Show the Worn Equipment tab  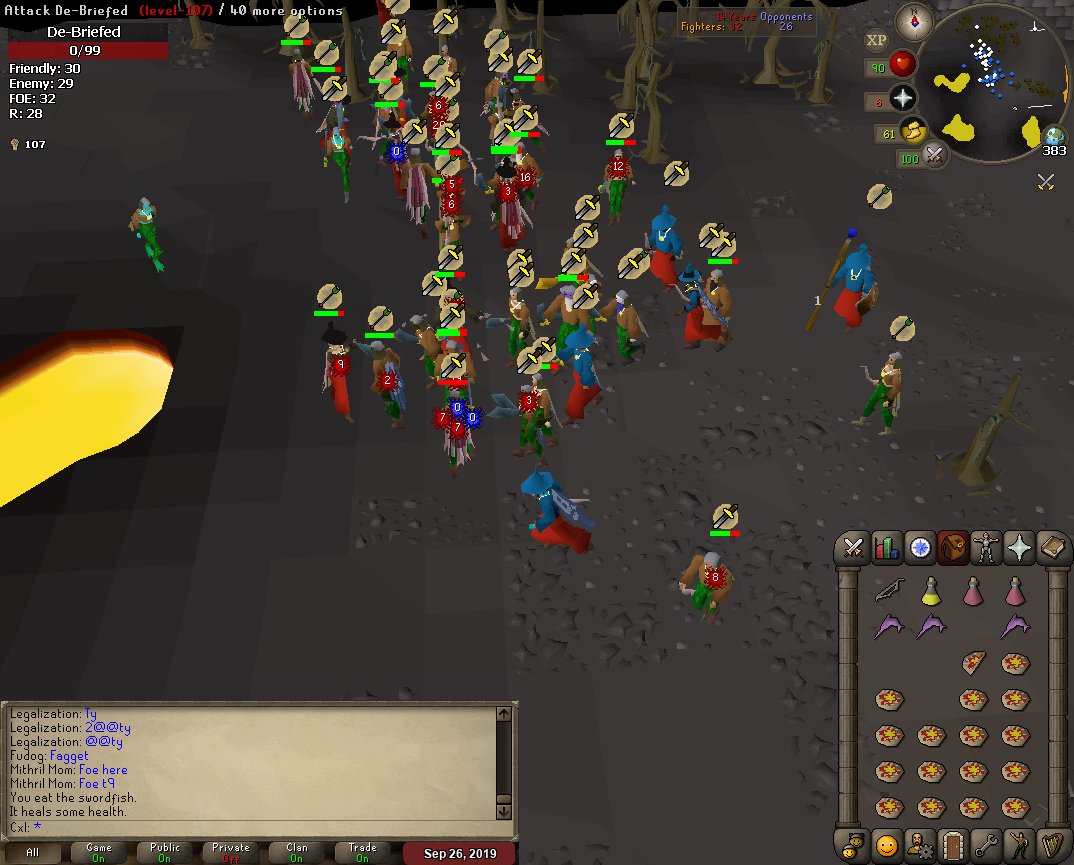pos(986,547)
